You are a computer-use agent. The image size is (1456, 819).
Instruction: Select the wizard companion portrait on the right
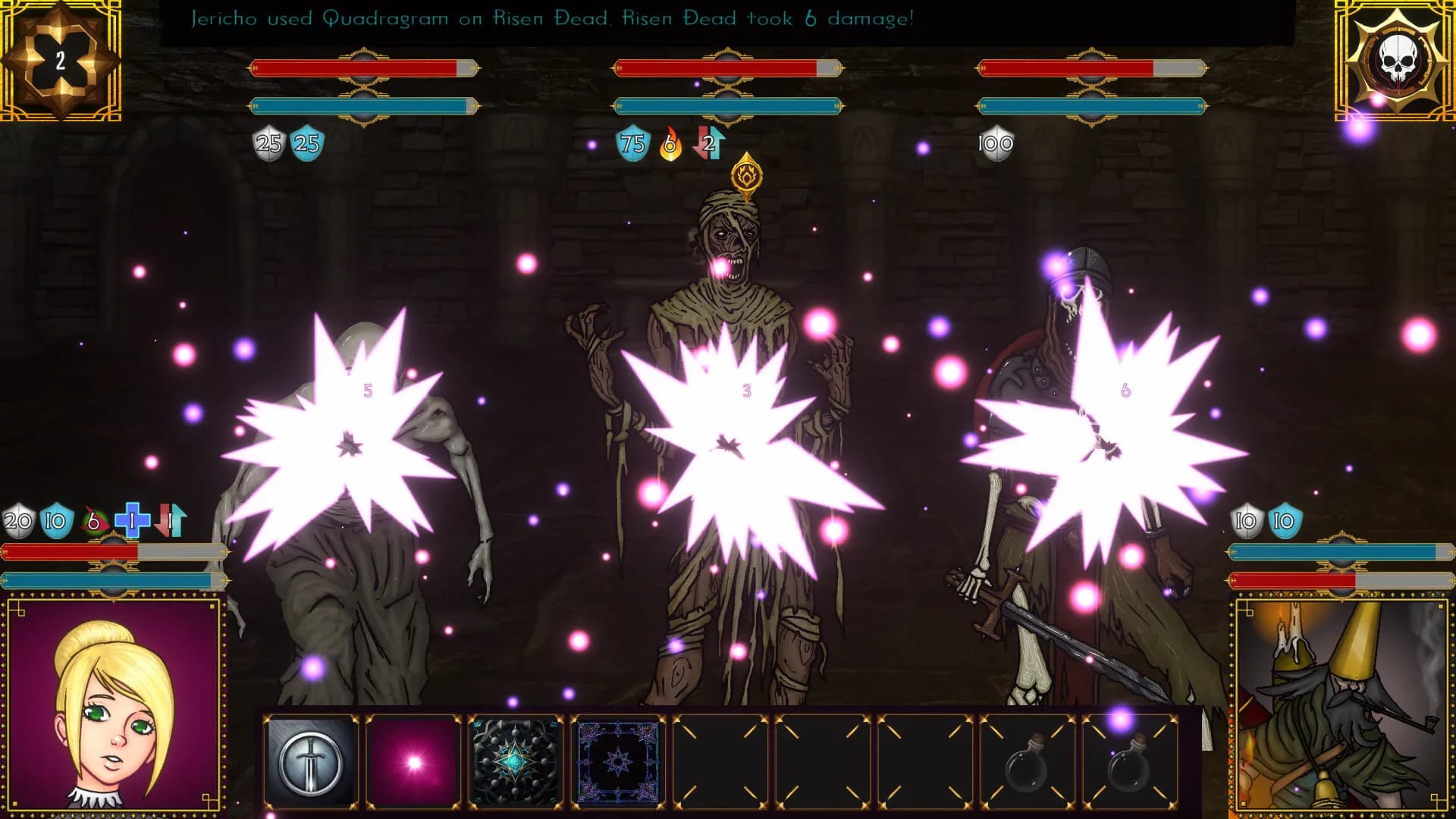[x=1346, y=709]
